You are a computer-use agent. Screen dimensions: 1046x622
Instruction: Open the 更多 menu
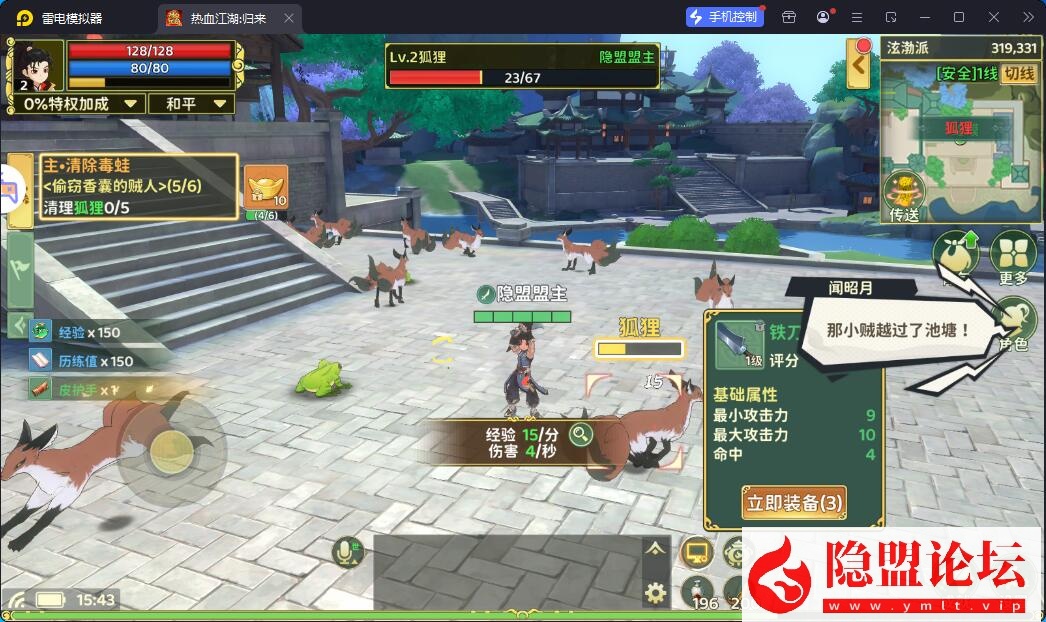[x=1012, y=257]
